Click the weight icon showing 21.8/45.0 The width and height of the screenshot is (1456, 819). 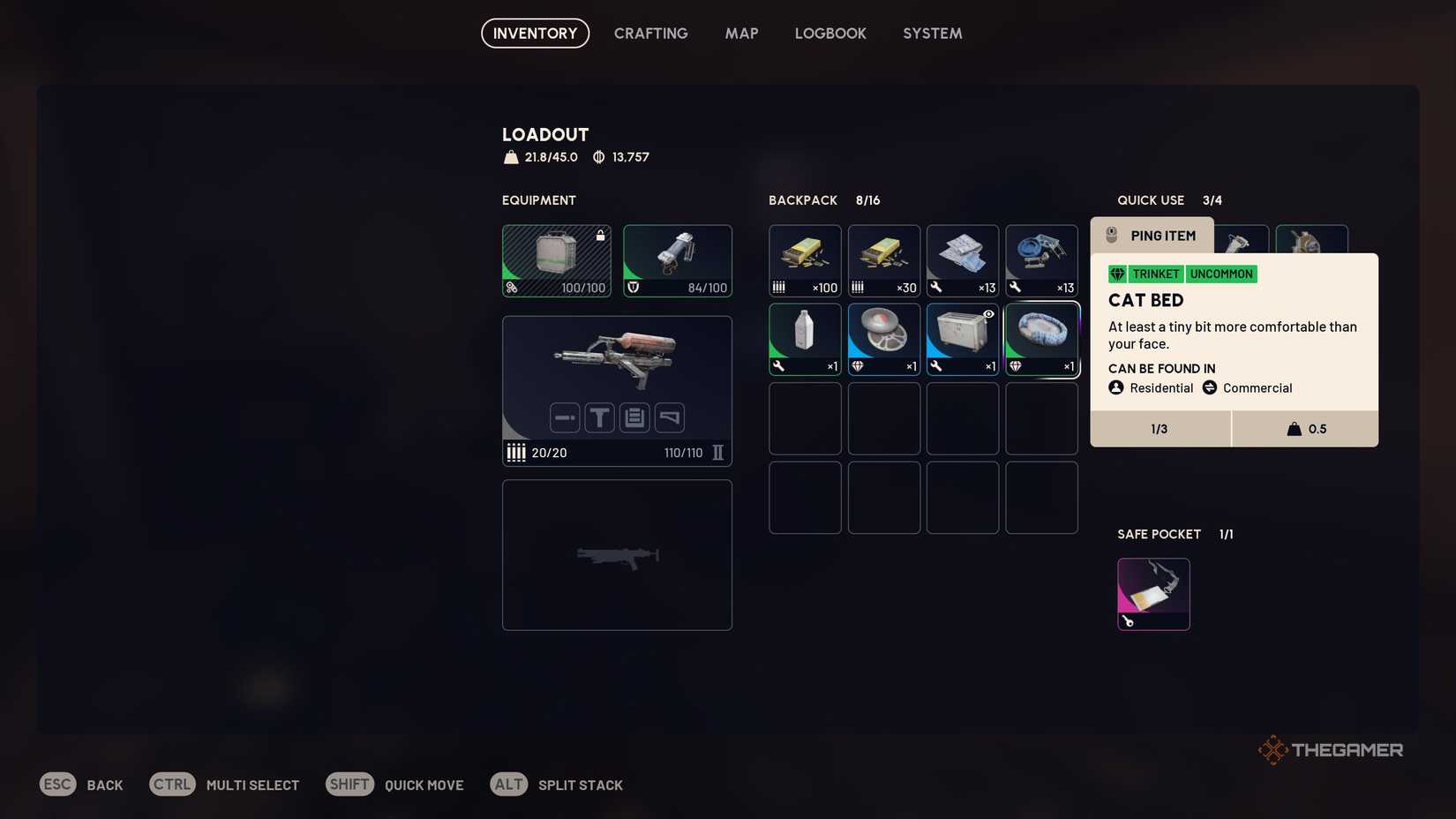point(511,157)
